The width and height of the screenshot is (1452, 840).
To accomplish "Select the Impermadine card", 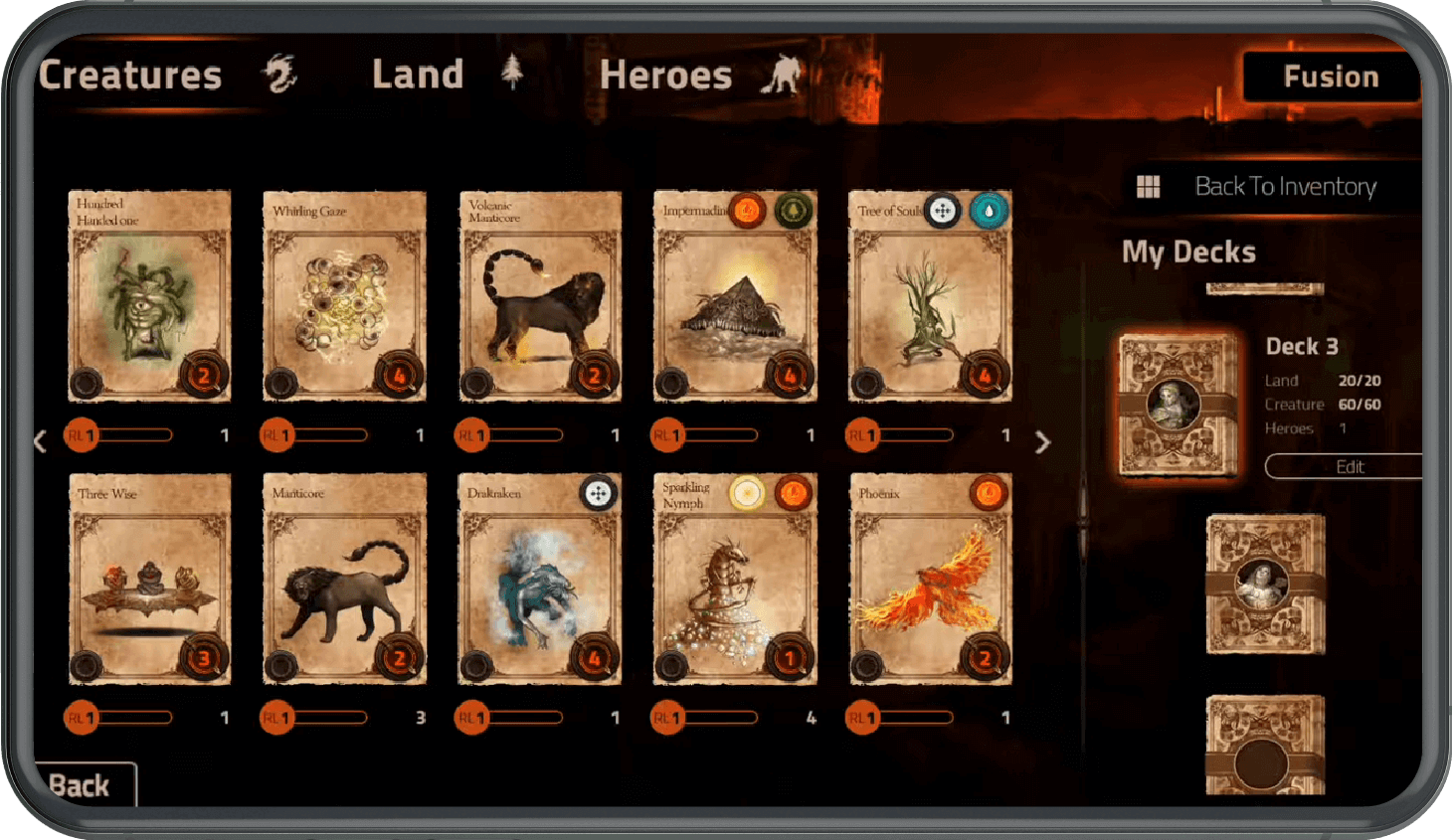I will [x=735, y=296].
